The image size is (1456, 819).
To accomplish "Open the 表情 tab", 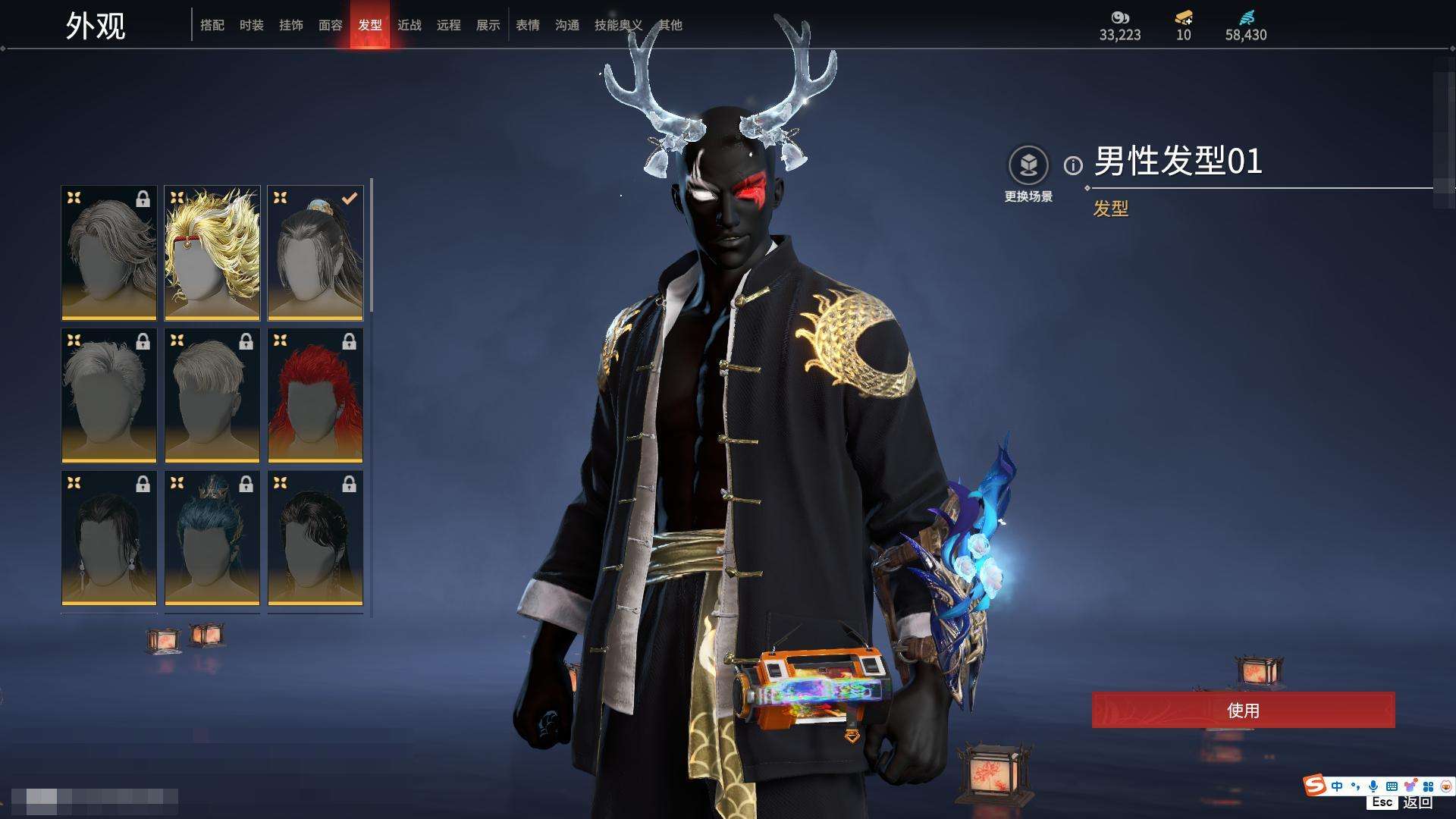I will pyautogui.click(x=528, y=25).
